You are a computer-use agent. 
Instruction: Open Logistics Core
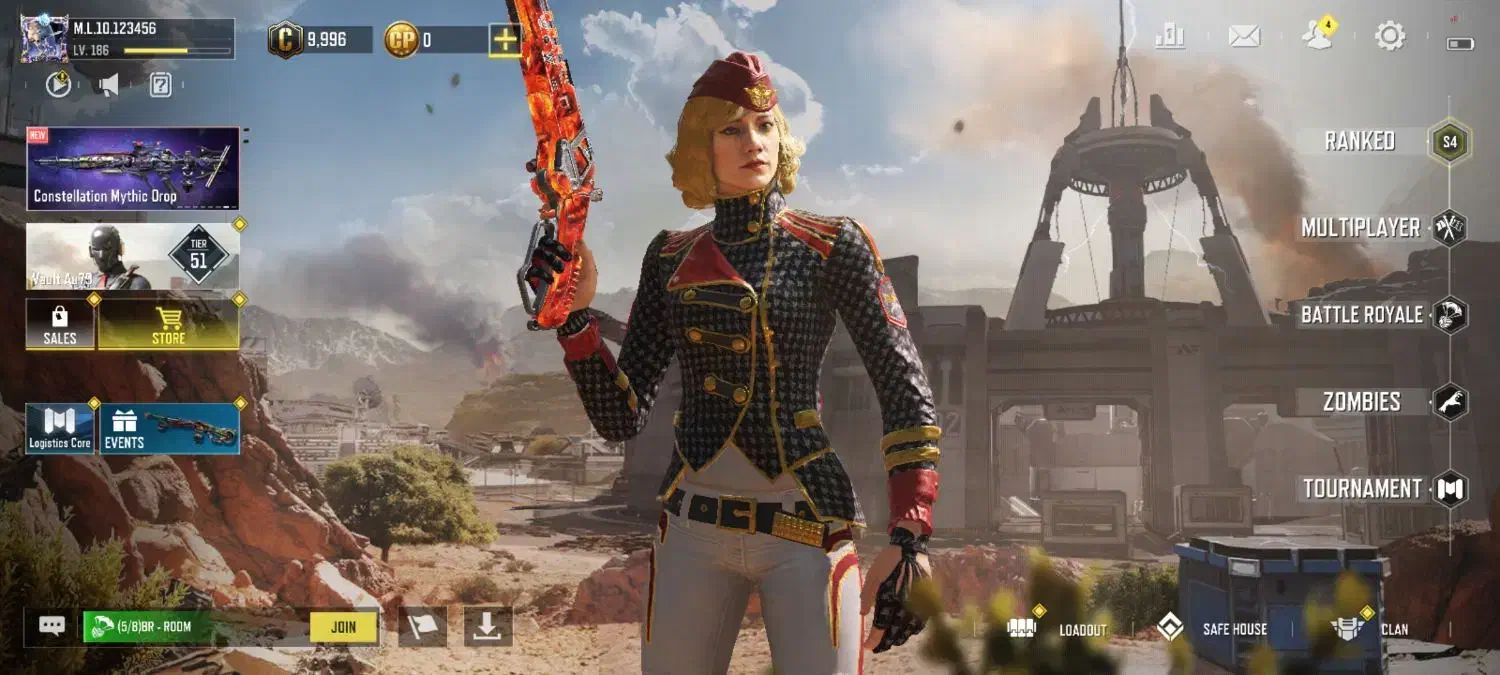60,429
